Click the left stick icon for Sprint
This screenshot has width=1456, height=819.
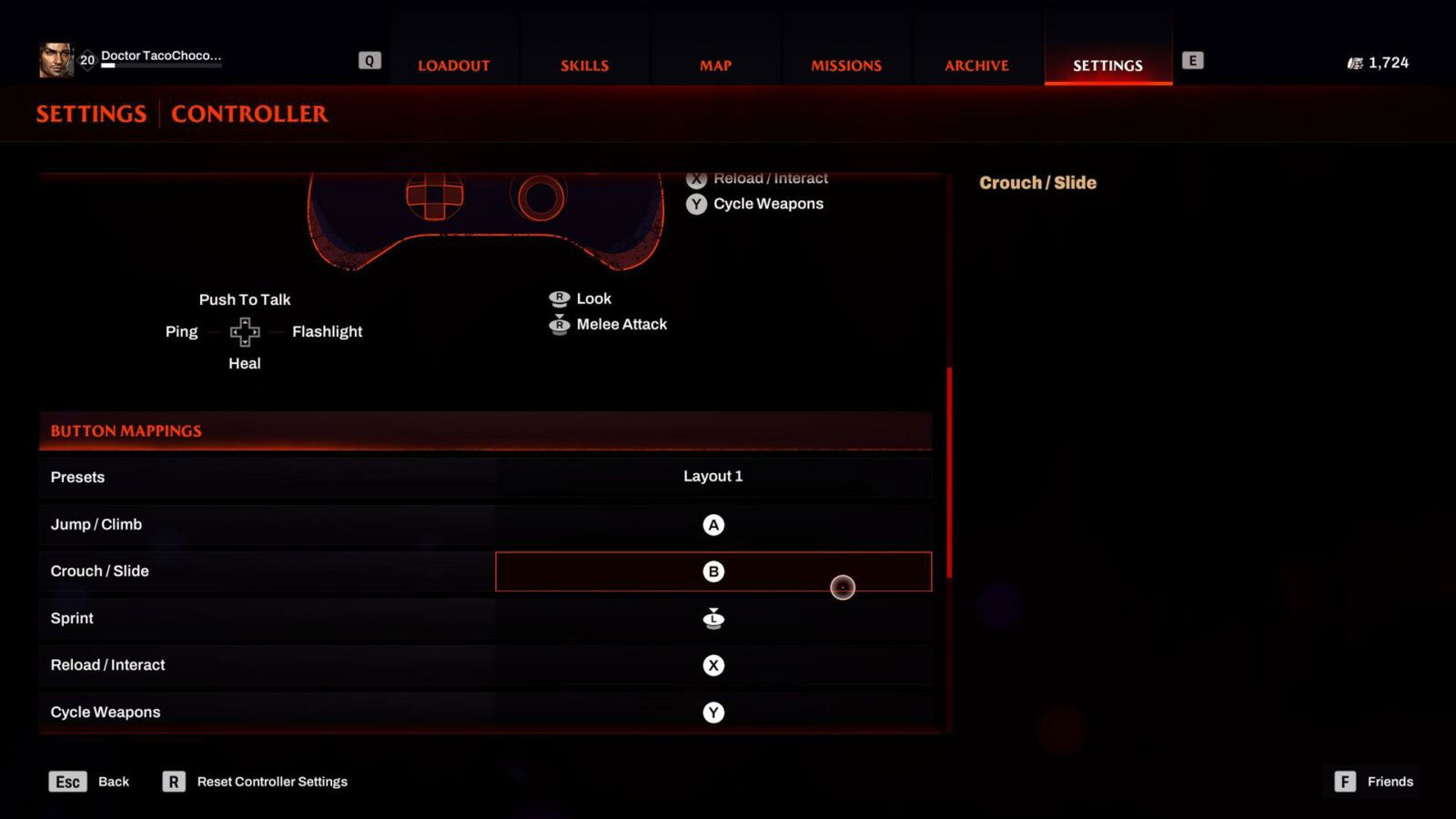click(x=714, y=618)
